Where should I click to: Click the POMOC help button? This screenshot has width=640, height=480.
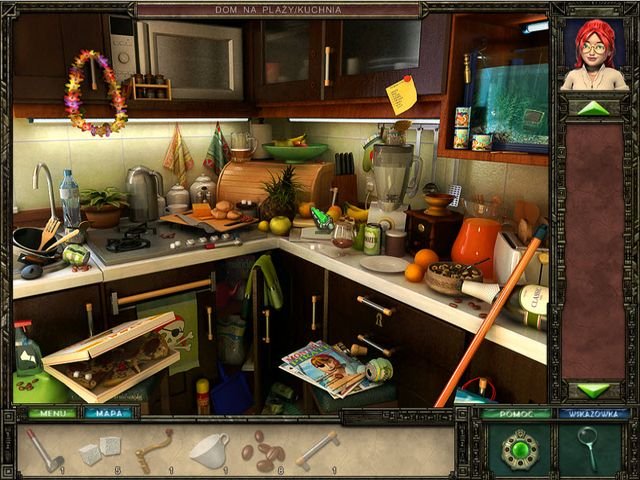(x=515, y=412)
